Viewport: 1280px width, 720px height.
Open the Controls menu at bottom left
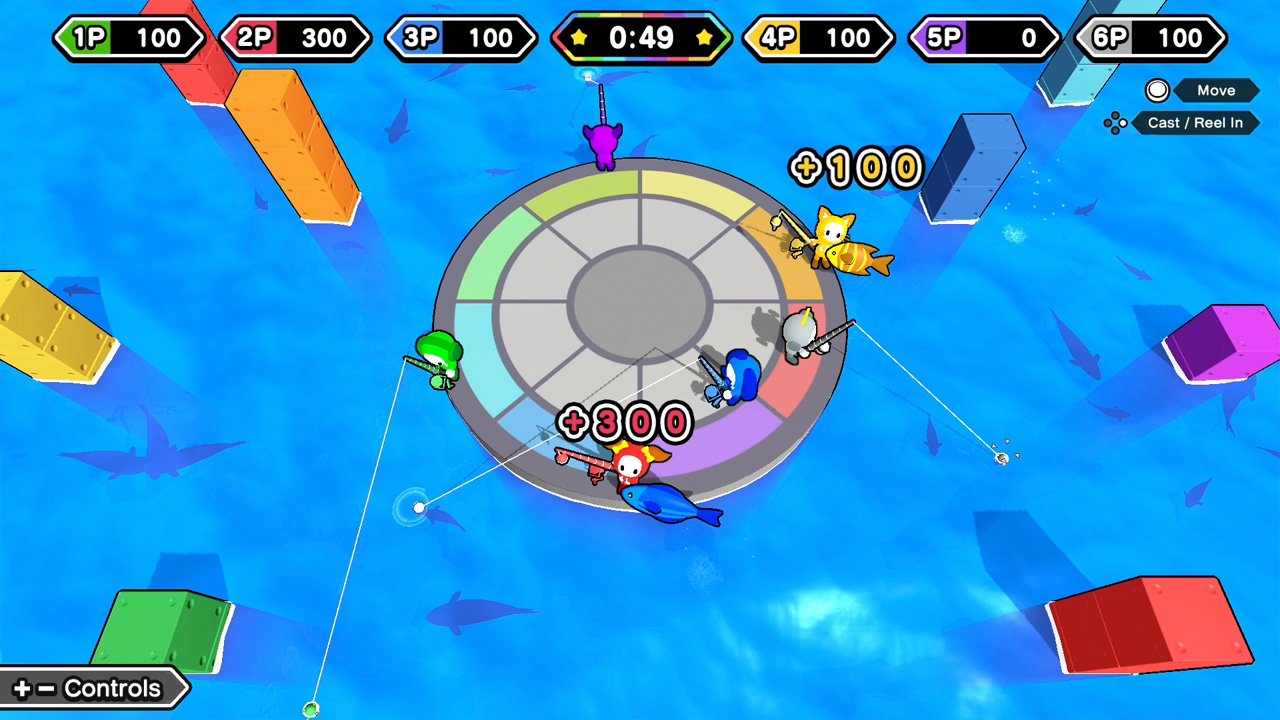[90, 688]
